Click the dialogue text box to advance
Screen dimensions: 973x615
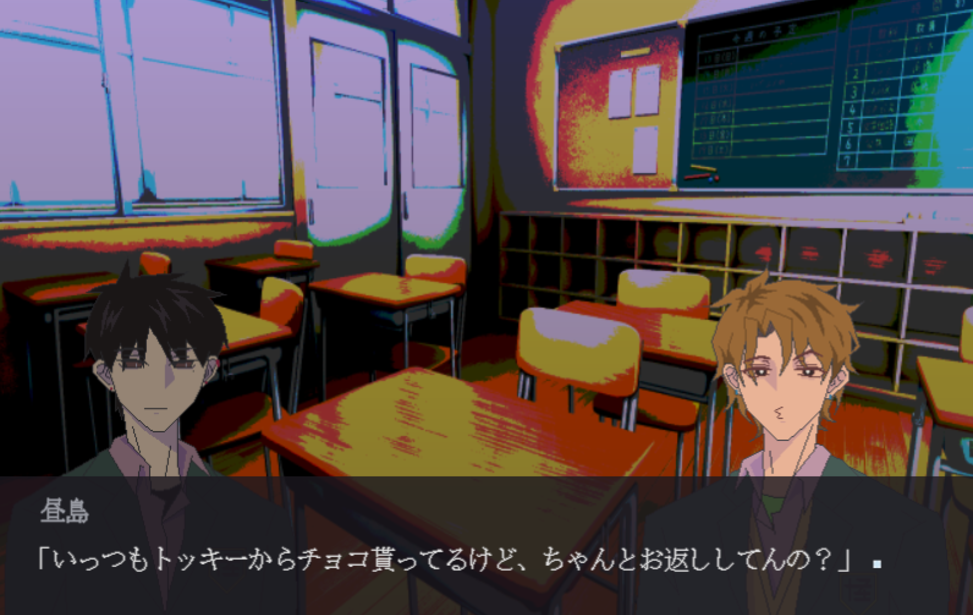coord(486,545)
